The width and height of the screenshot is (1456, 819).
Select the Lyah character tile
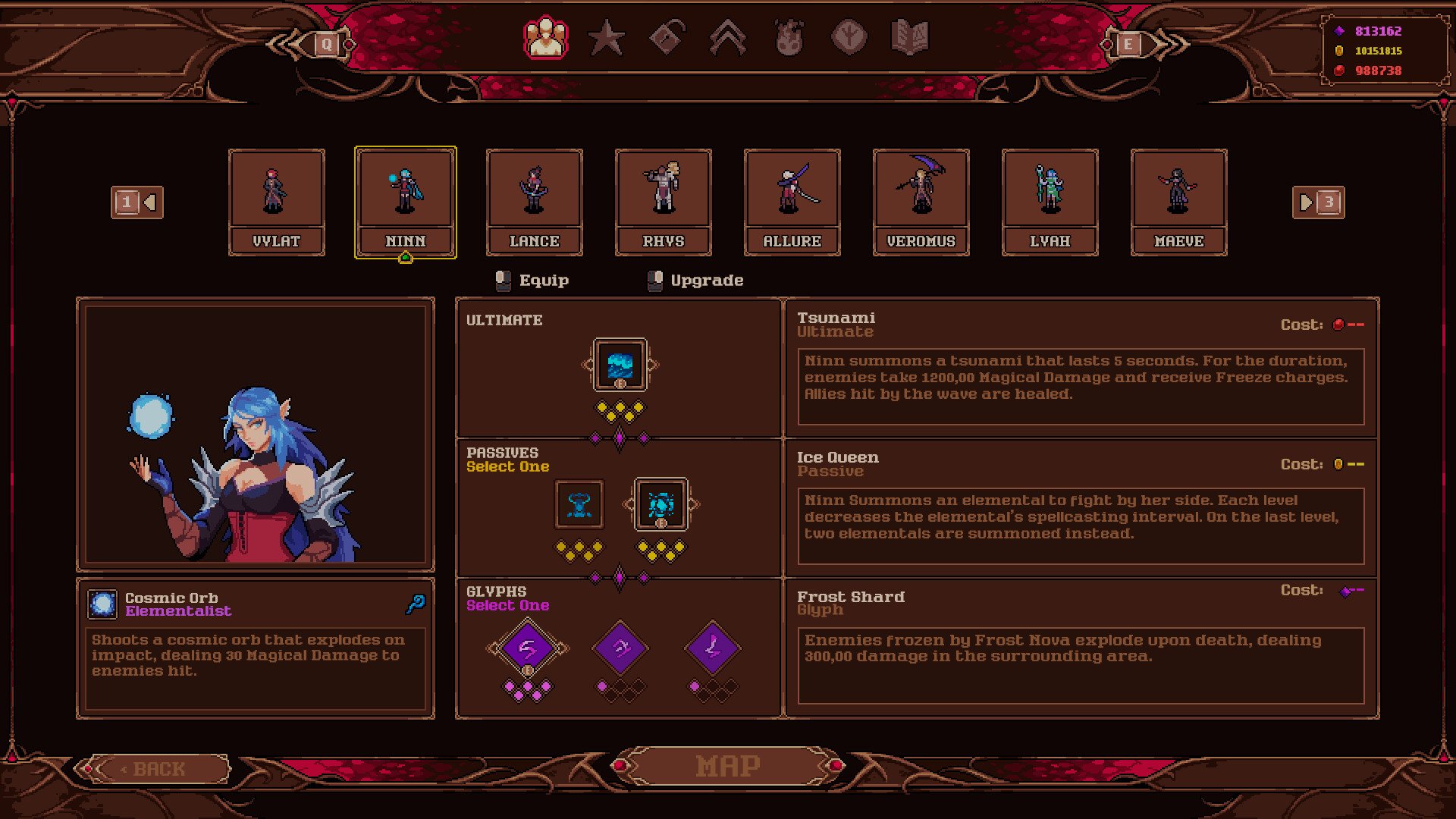click(x=1050, y=202)
